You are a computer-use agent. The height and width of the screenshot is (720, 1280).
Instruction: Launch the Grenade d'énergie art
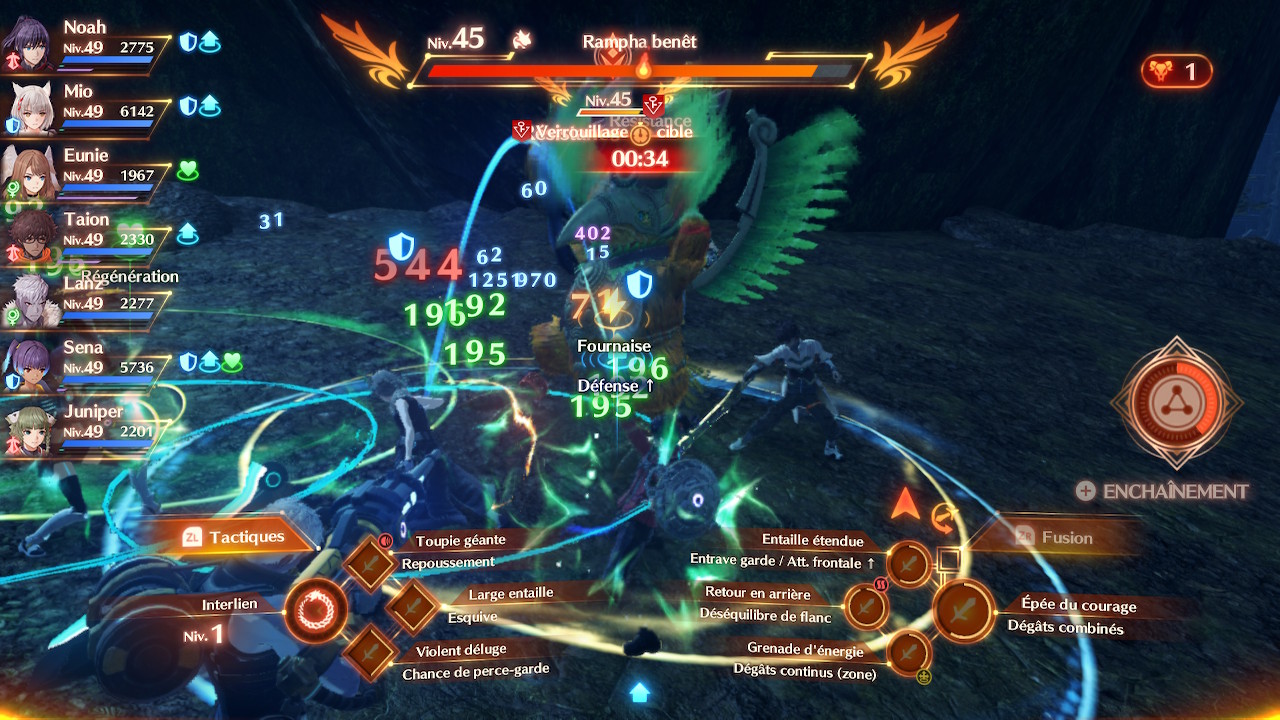[x=909, y=651]
